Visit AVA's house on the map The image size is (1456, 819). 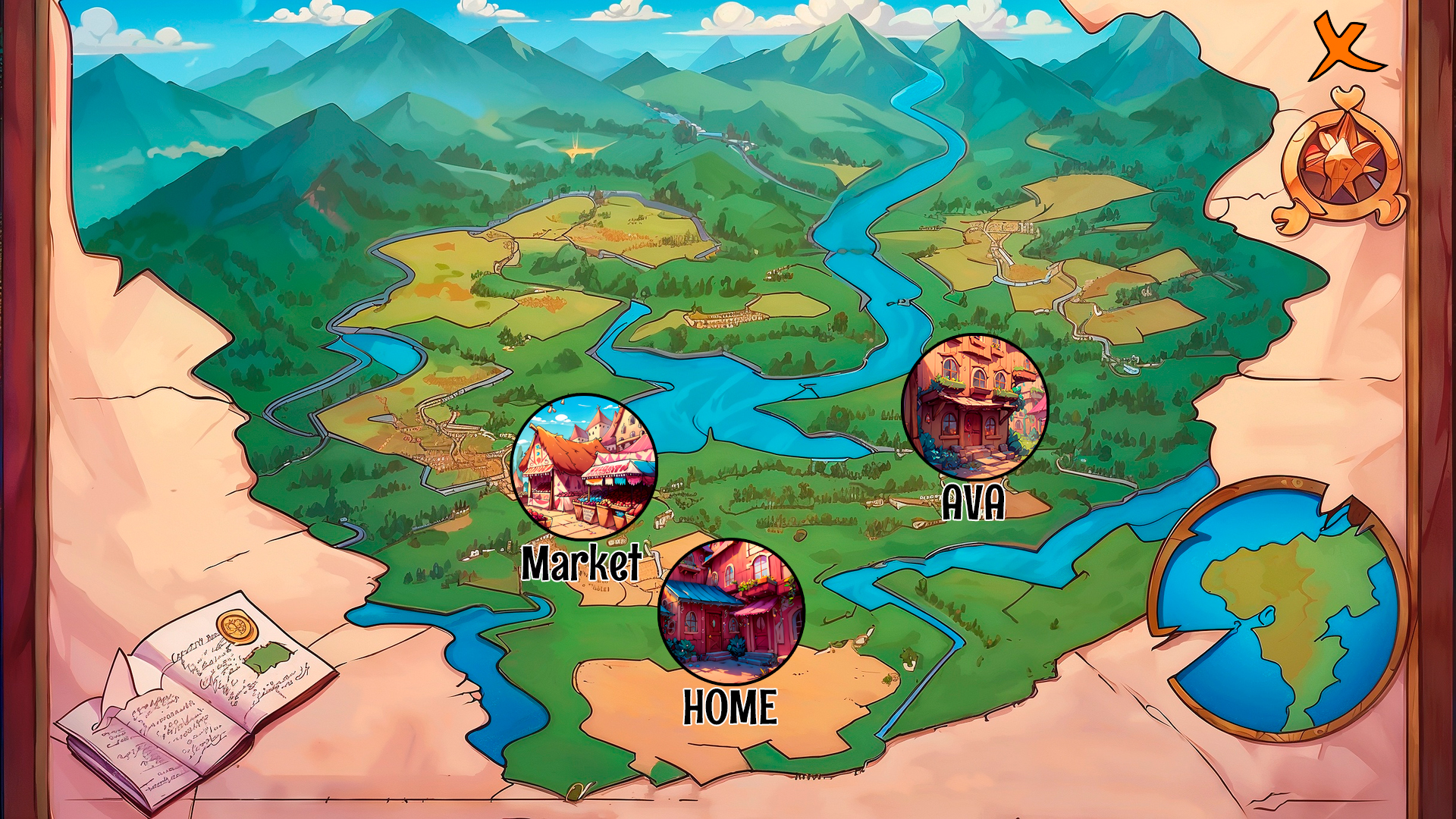tap(974, 406)
